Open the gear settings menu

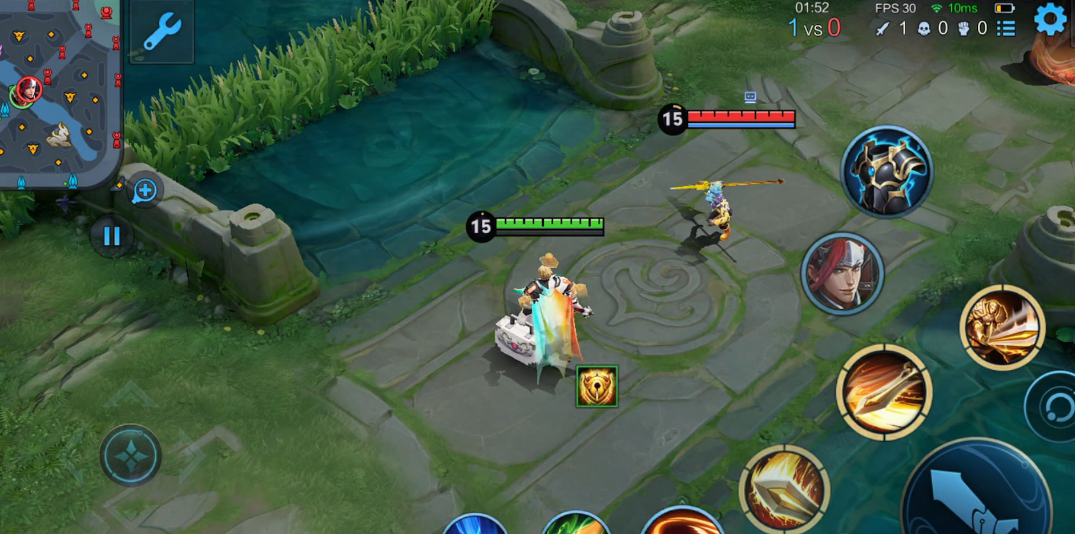1049,19
